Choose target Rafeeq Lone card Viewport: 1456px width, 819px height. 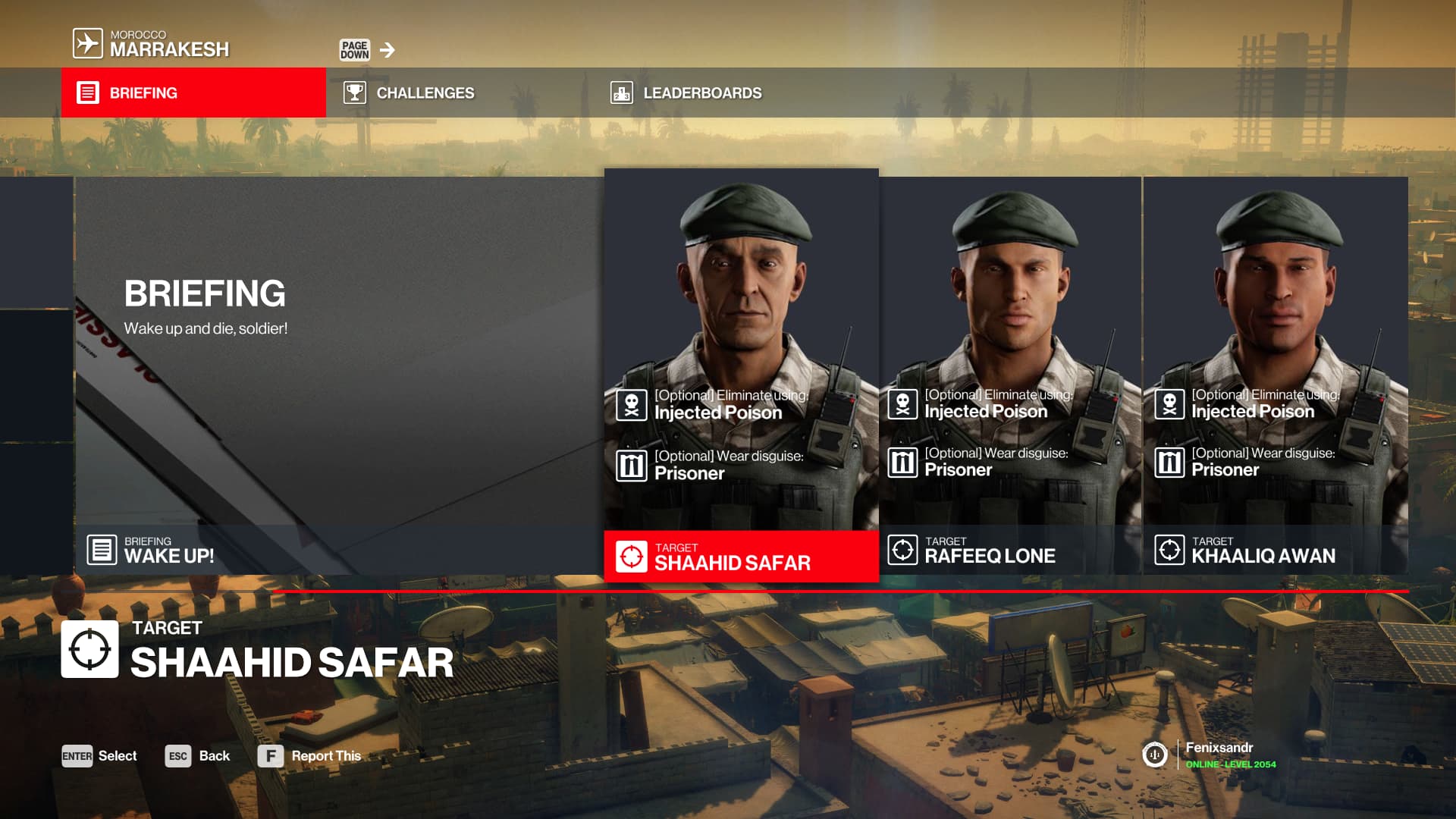pos(1010,375)
